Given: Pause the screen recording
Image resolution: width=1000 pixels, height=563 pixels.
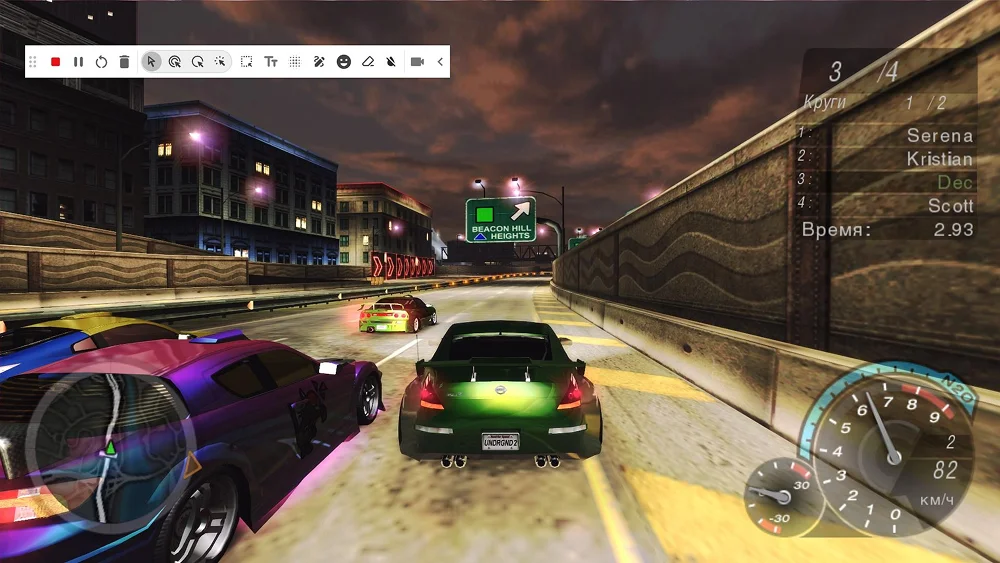Looking at the screenshot, I should point(78,62).
